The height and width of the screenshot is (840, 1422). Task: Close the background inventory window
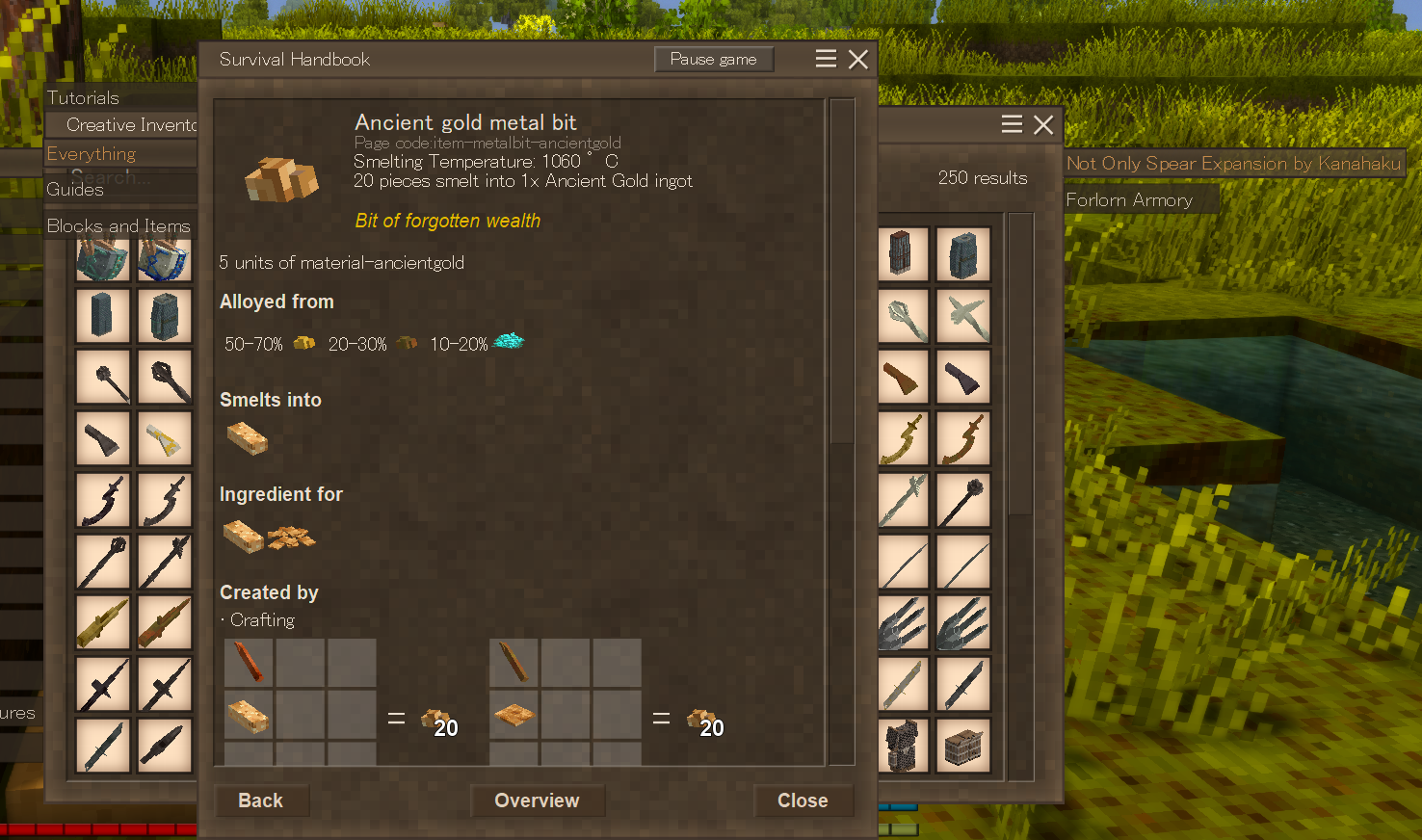pyautogui.click(x=1043, y=125)
